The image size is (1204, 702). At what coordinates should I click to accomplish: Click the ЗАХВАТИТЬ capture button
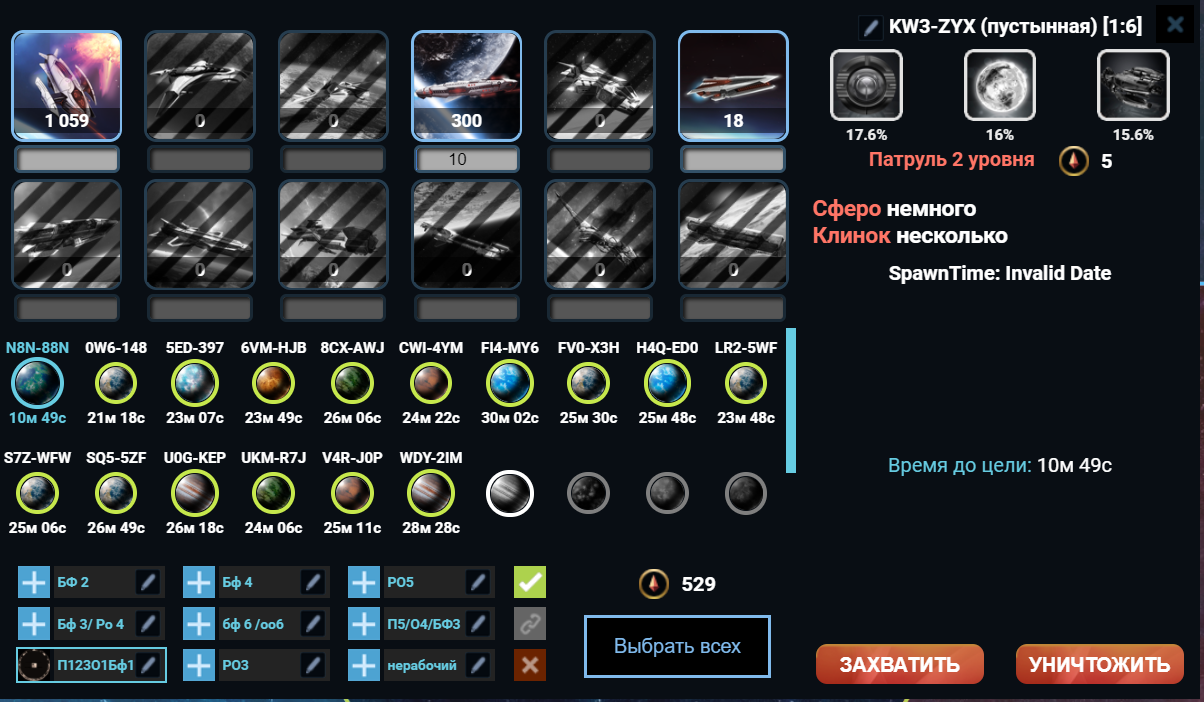point(899,665)
